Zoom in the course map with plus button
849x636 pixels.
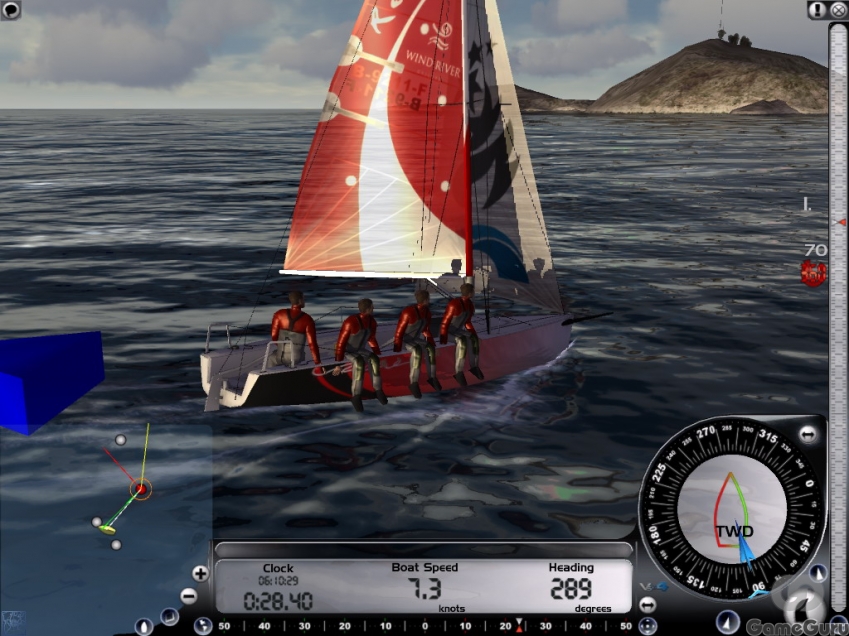click(x=200, y=573)
